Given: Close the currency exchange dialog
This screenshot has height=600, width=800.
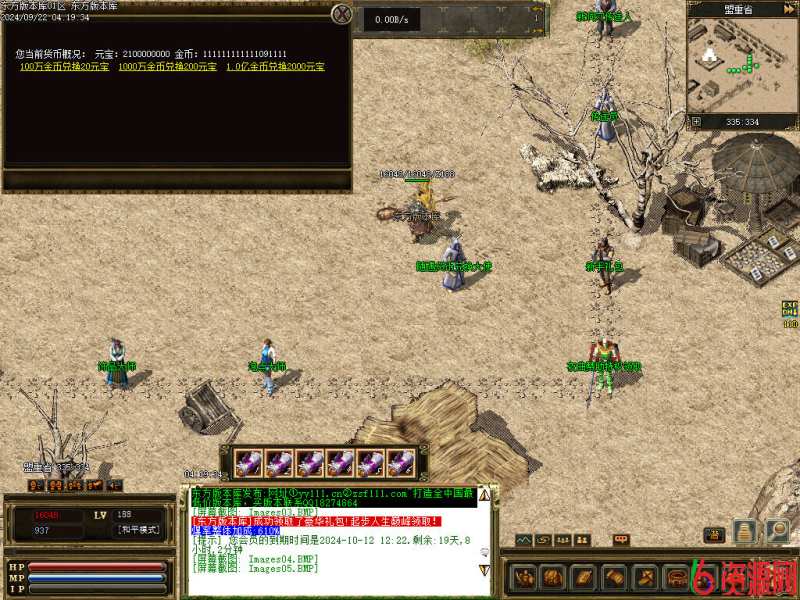Looking at the screenshot, I should coord(342,14).
